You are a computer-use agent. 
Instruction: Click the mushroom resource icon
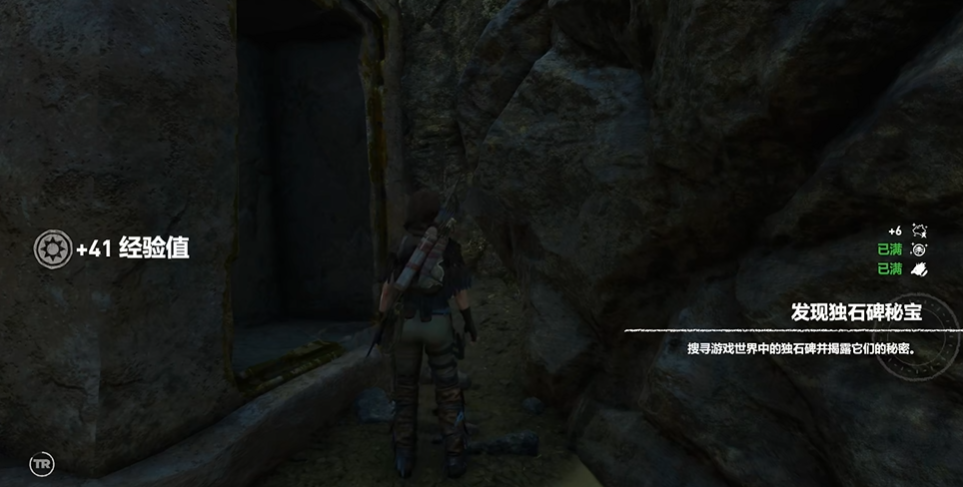click(920, 250)
